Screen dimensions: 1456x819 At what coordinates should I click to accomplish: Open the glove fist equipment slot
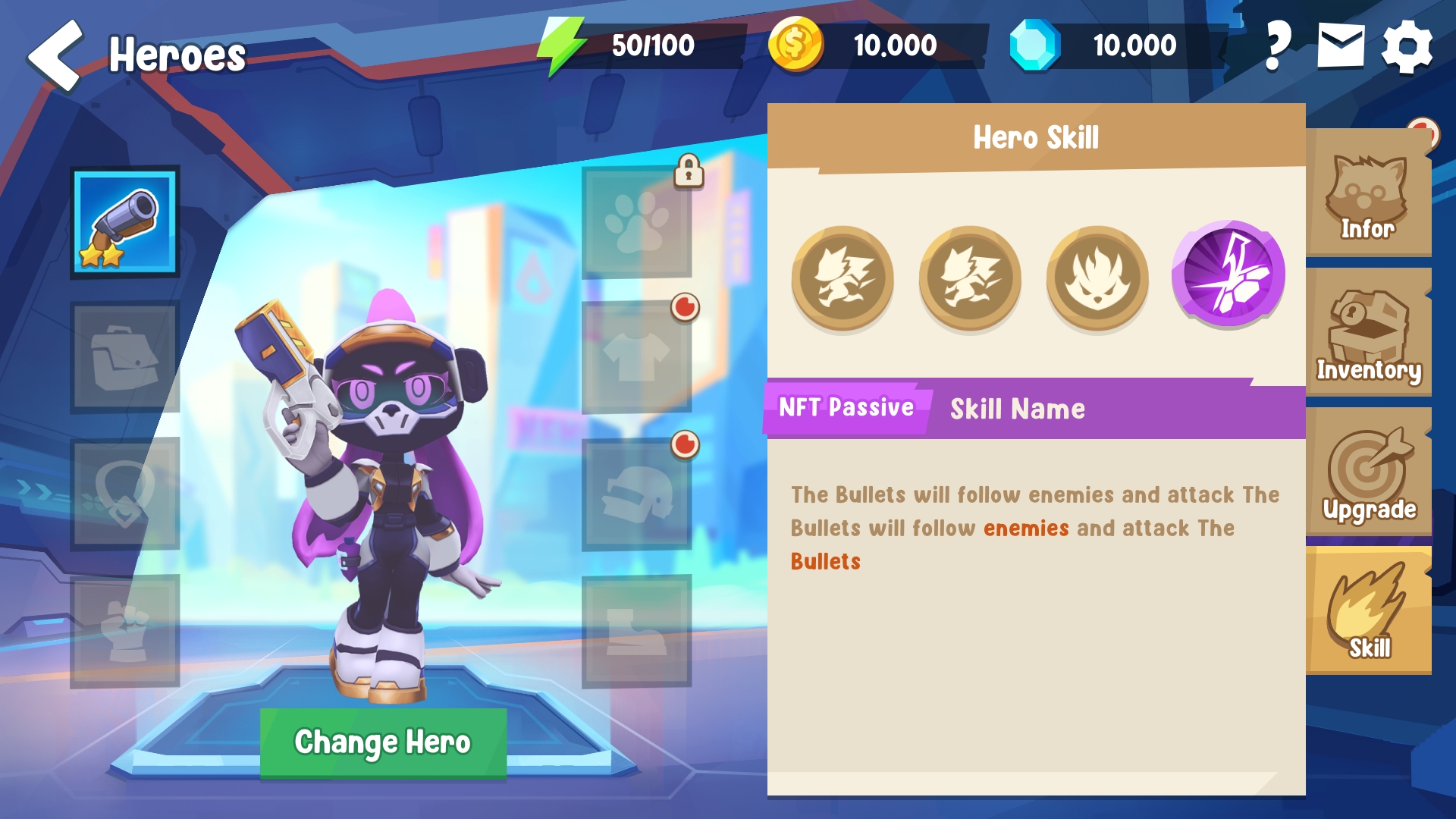tap(125, 631)
